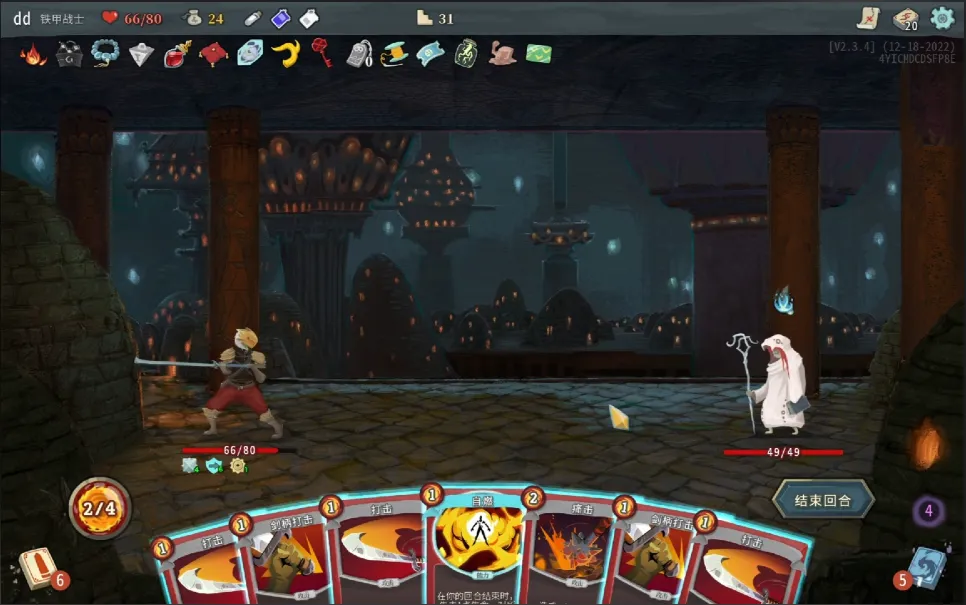Open the settings gear menu

[942, 18]
